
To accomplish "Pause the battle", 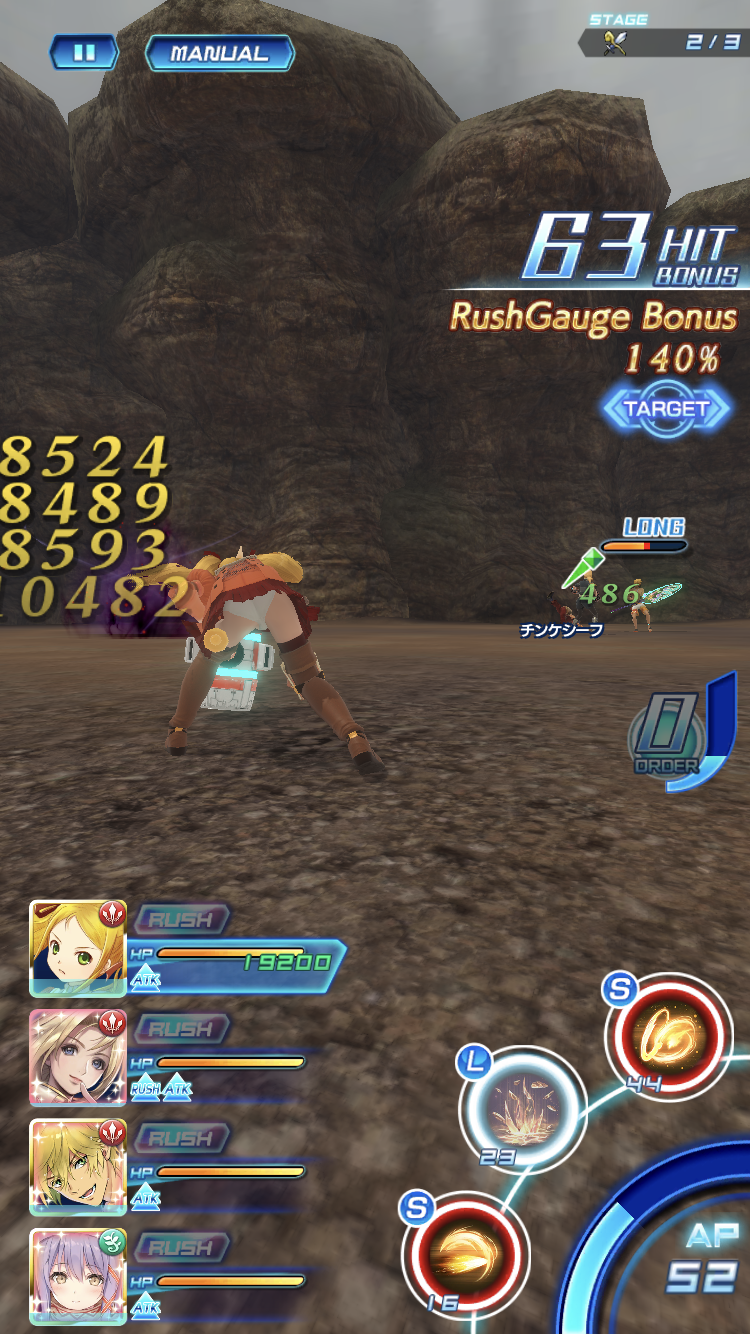I will [84, 53].
